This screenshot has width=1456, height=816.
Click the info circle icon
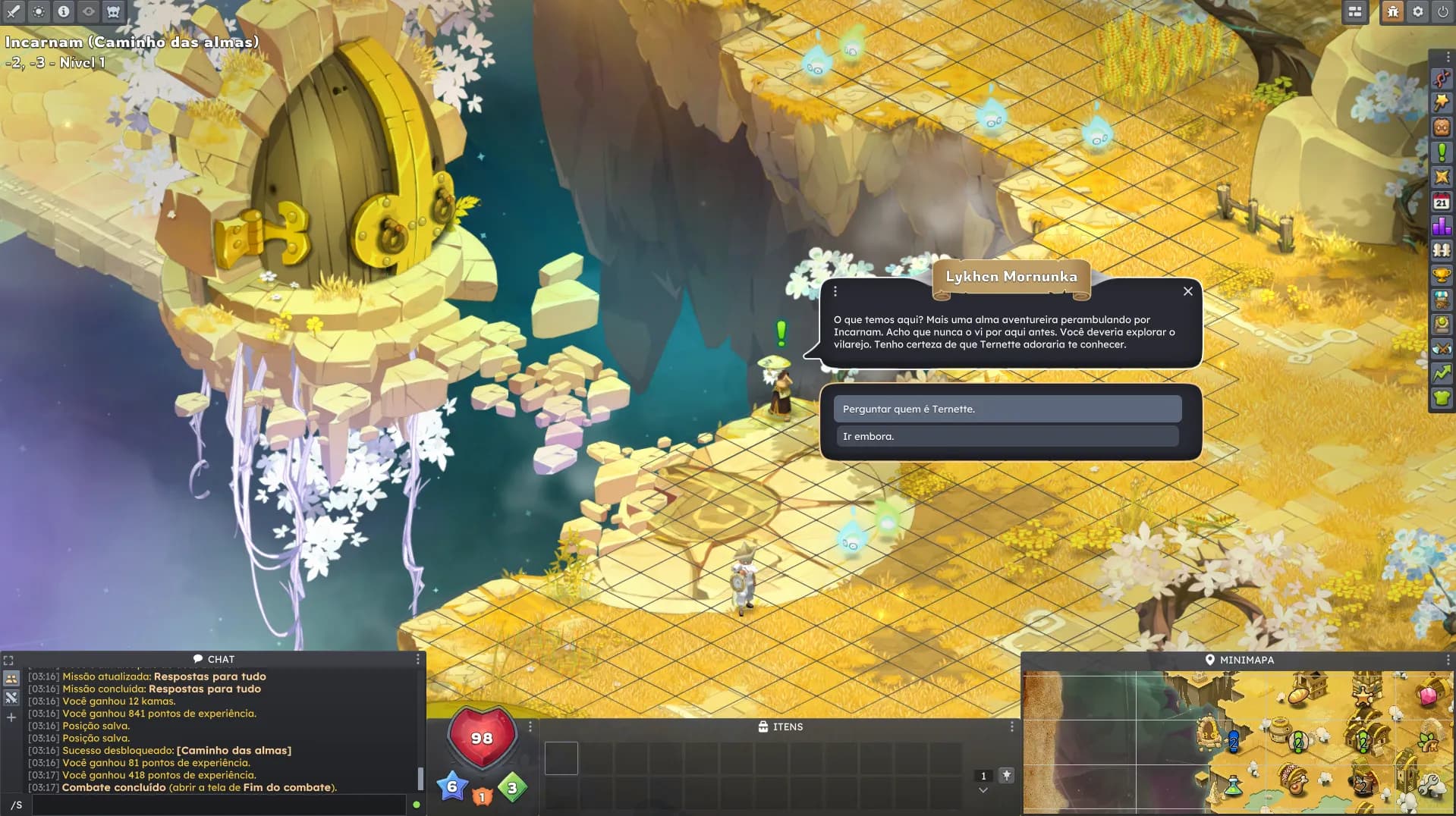(x=64, y=11)
